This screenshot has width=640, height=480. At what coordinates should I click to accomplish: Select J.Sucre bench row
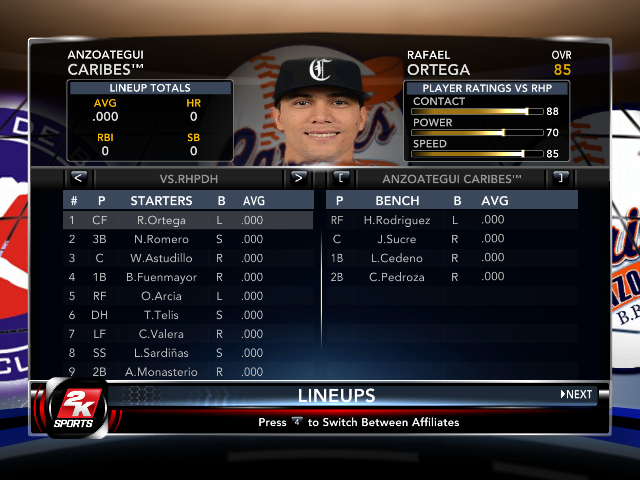pyautogui.click(x=395, y=239)
